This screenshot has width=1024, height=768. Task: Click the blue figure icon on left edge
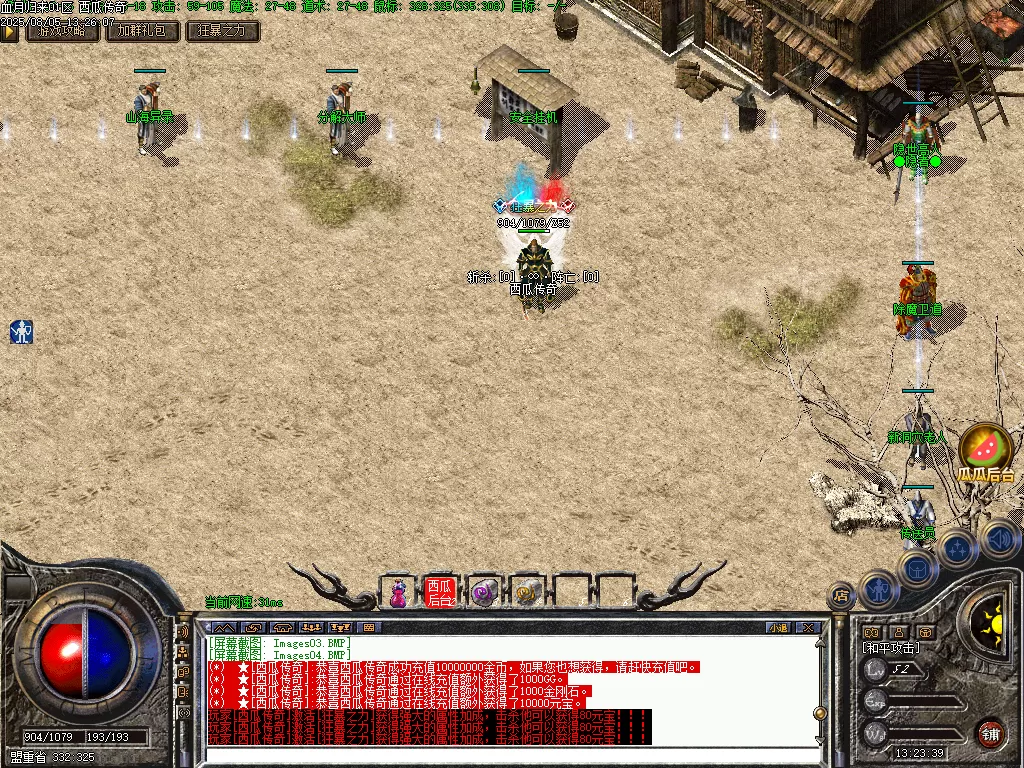coord(22,332)
